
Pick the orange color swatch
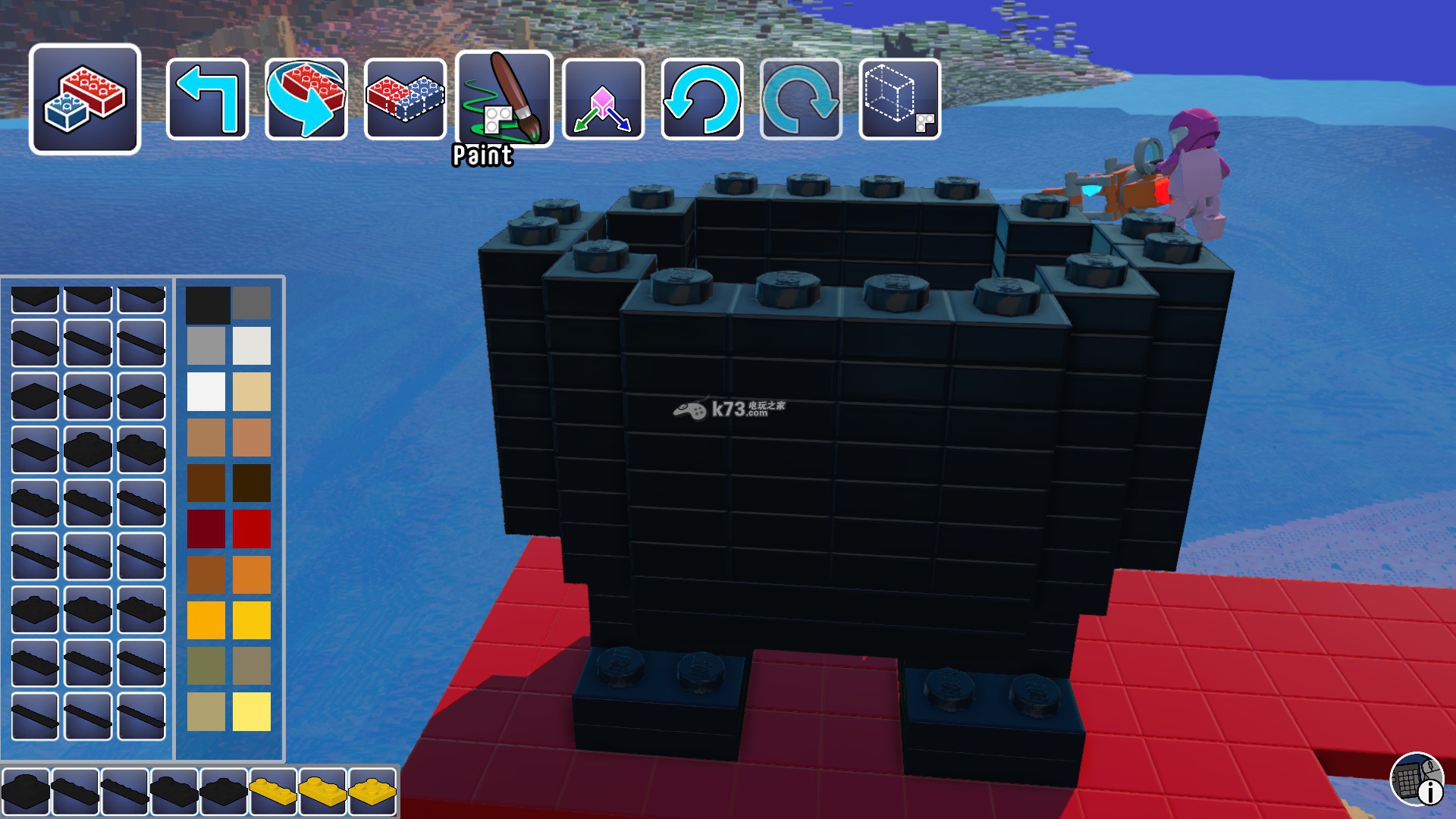pyautogui.click(x=252, y=574)
